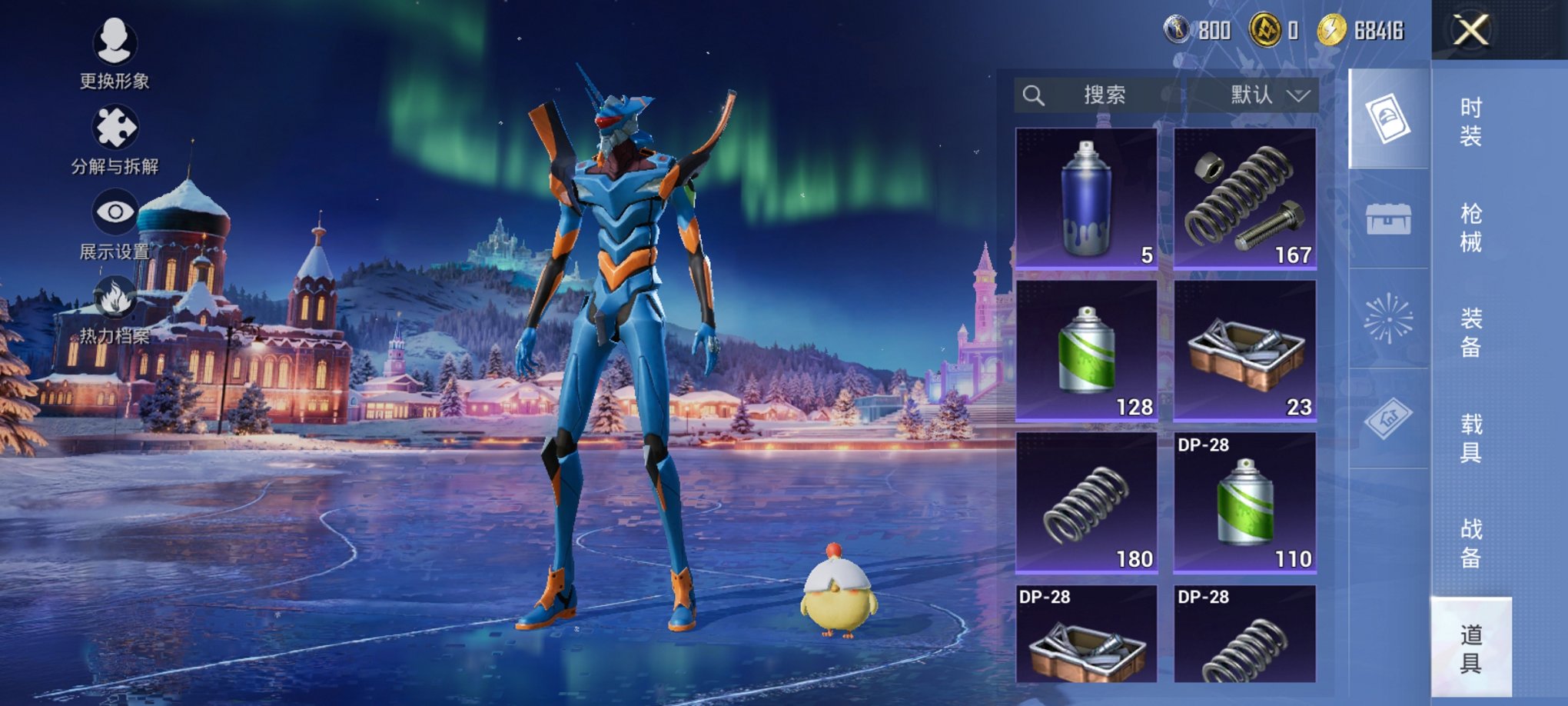This screenshot has height=706, width=1568.
Task: Open 热力档案 flame archive
Action: pyautogui.click(x=115, y=308)
